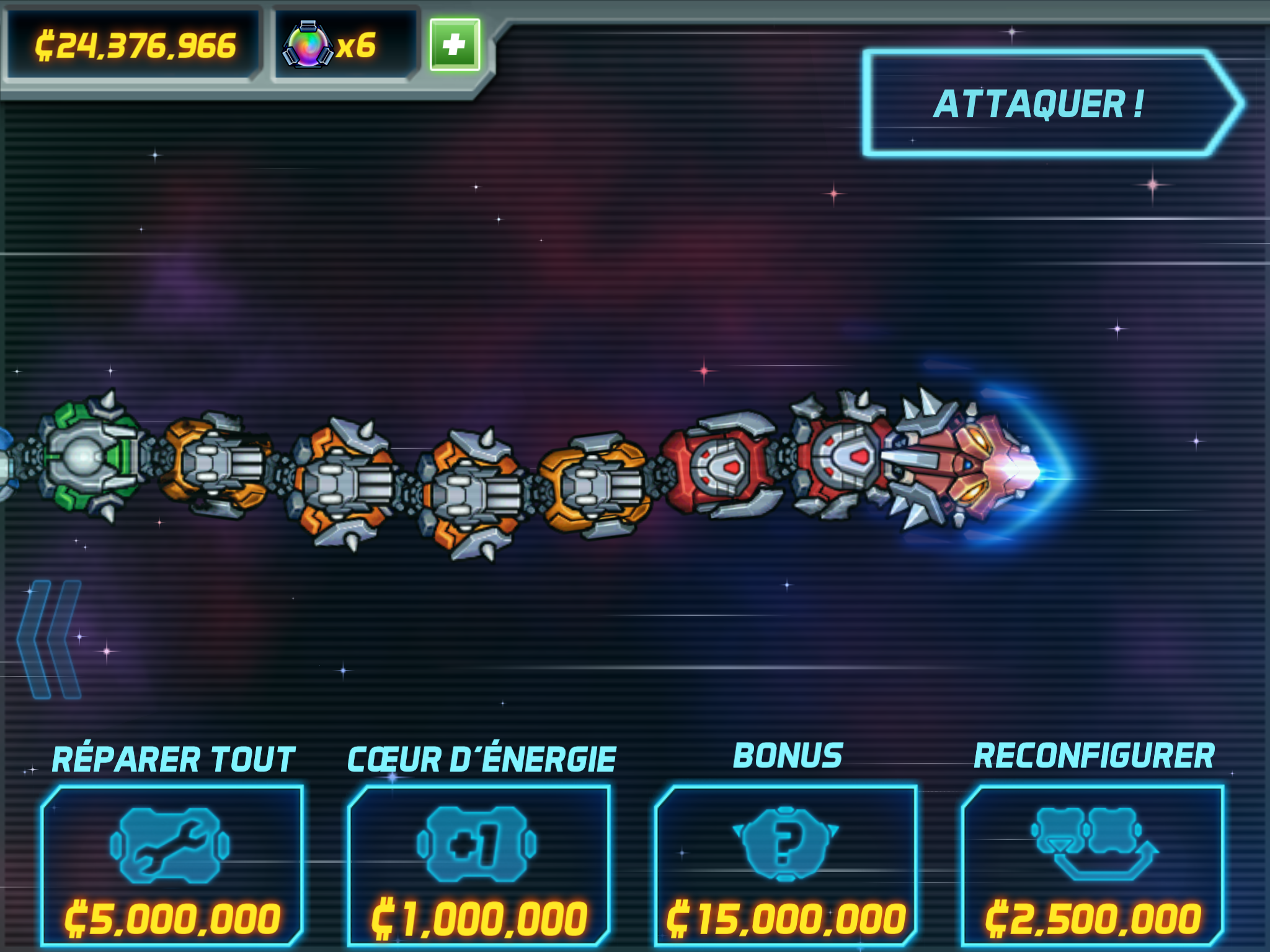Go back with the double chevron arrow
The height and width of the screenshot is (952, 1270).
[x=50, y=639]
